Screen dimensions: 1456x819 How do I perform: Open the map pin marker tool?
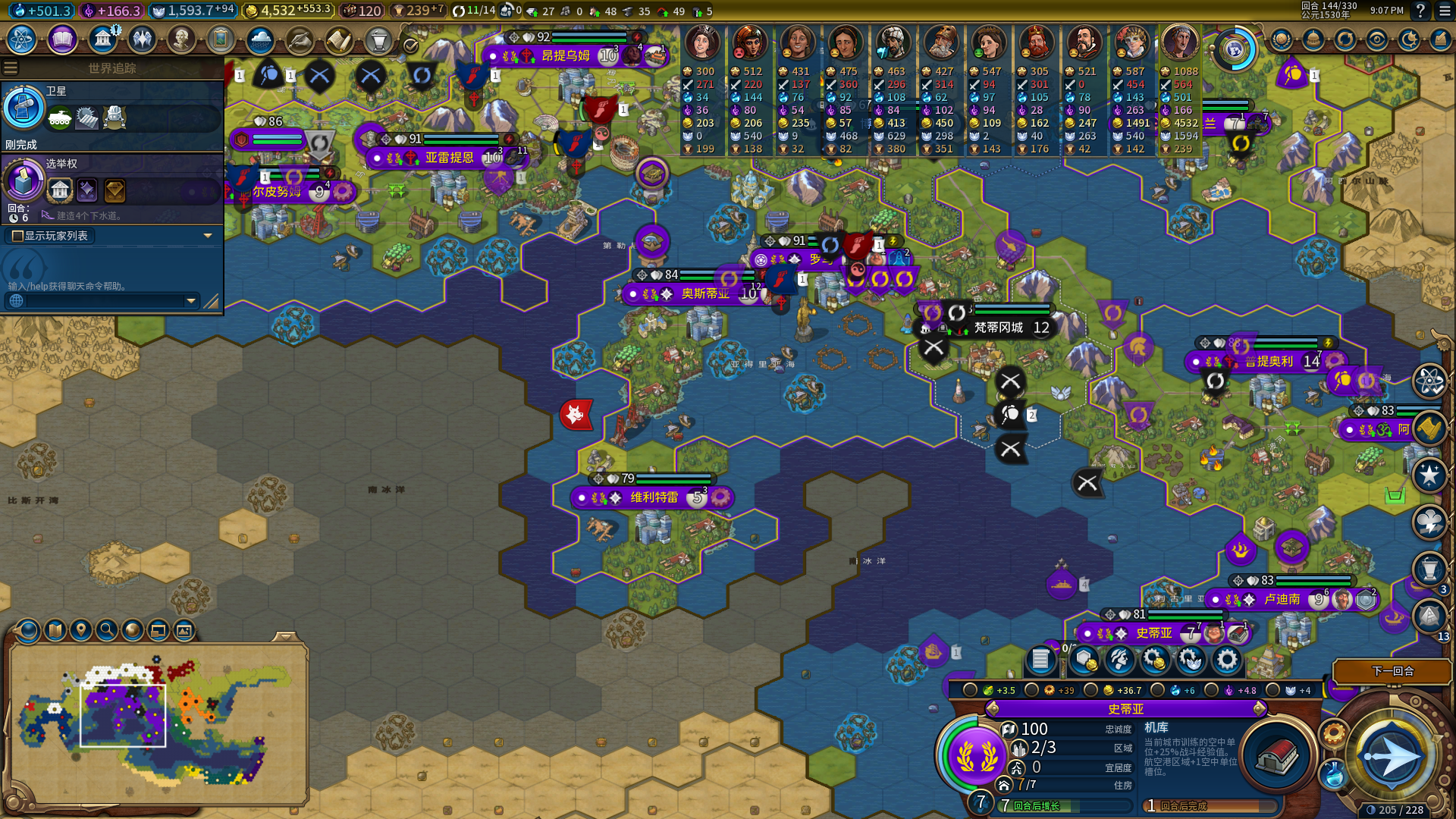coord(81,629)
